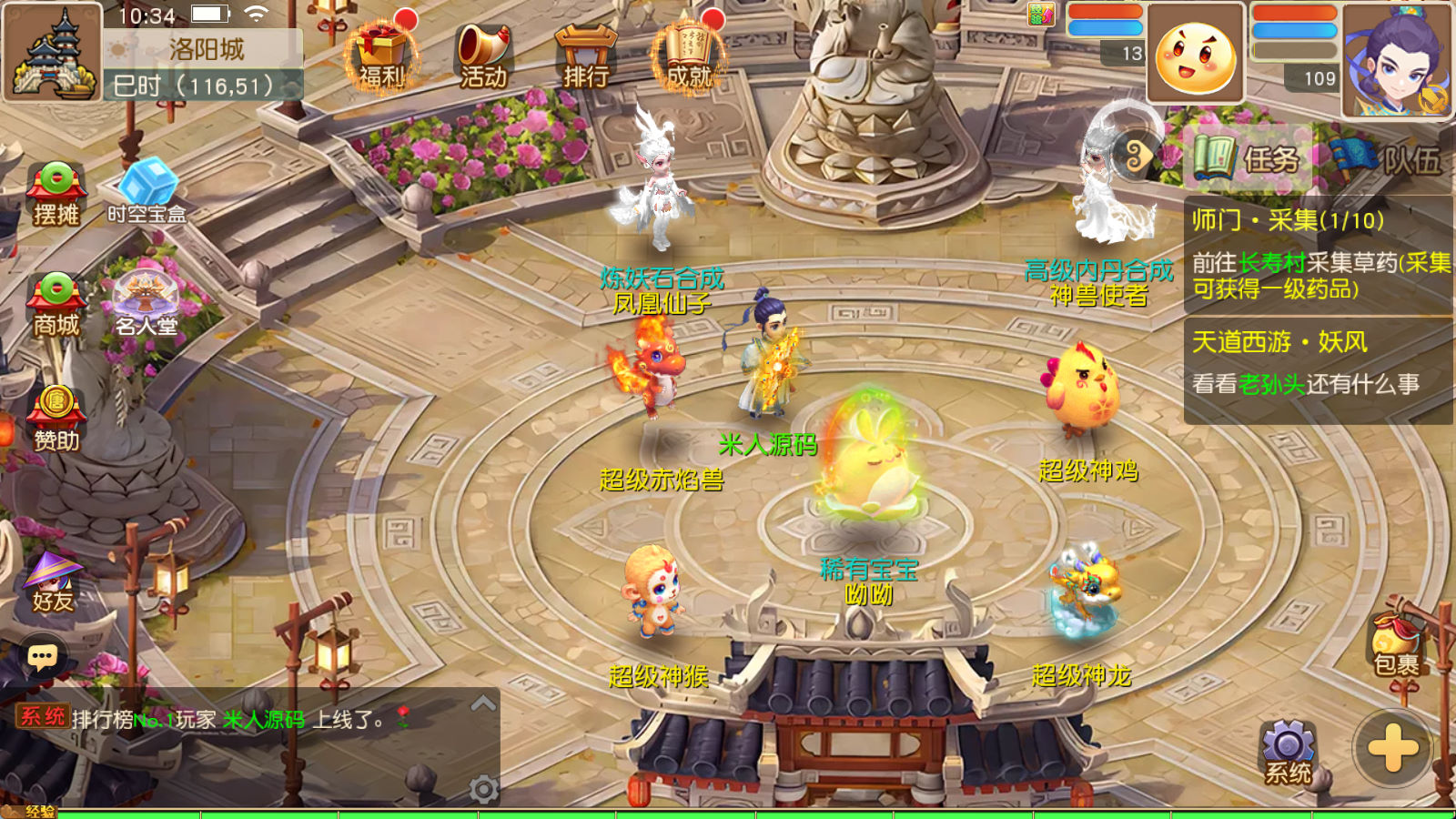Show the 排行 rankings board
Screen dimensions: 1456x819
pos(585,56)
